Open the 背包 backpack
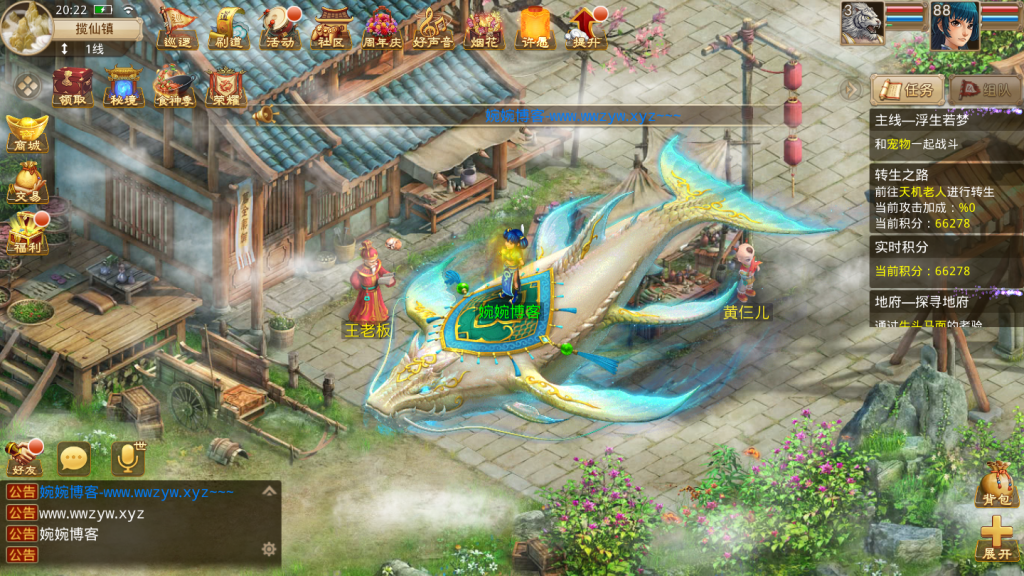 (x=997, y=484)
